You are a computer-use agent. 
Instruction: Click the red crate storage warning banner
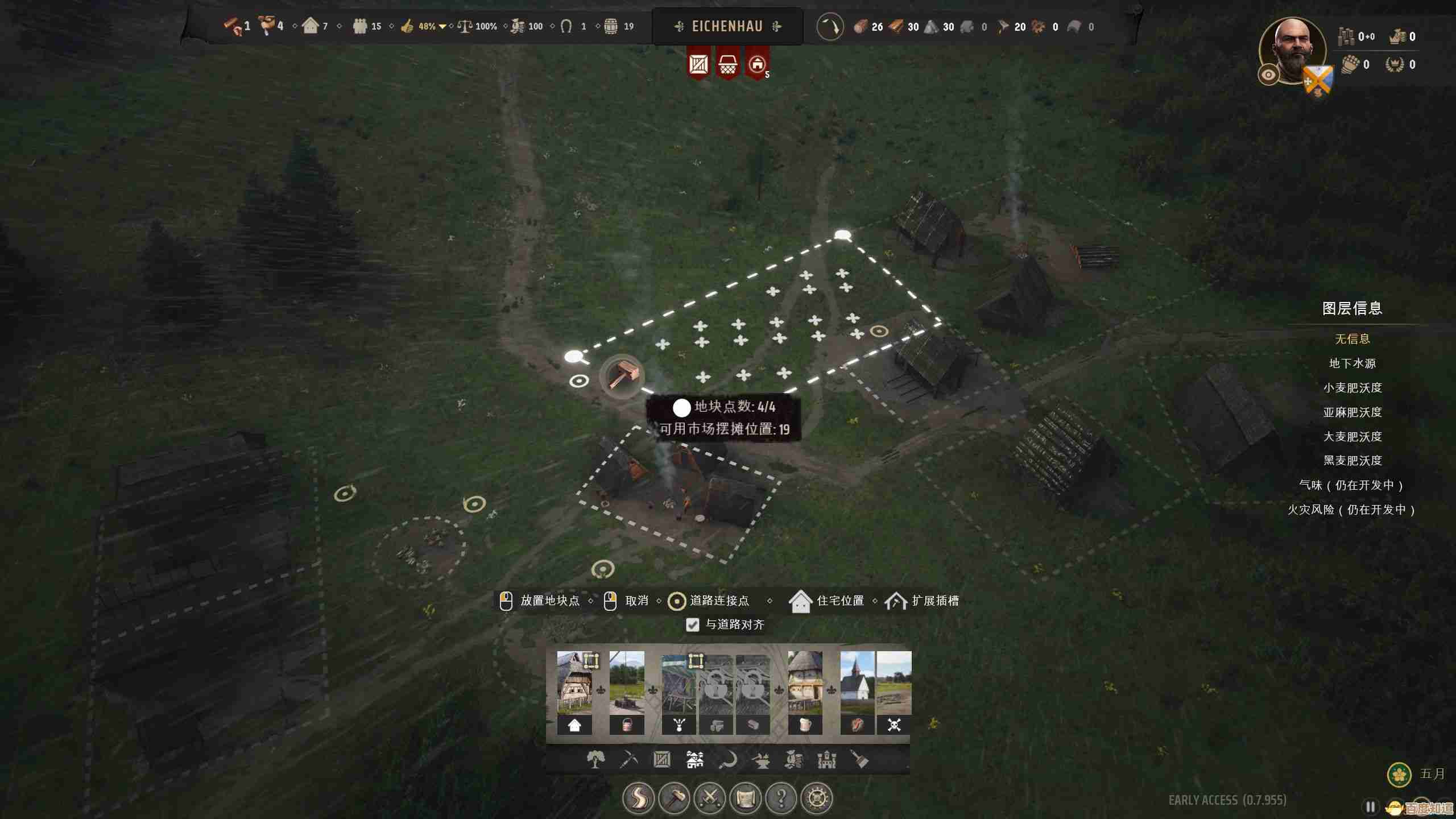coord(698,64)
